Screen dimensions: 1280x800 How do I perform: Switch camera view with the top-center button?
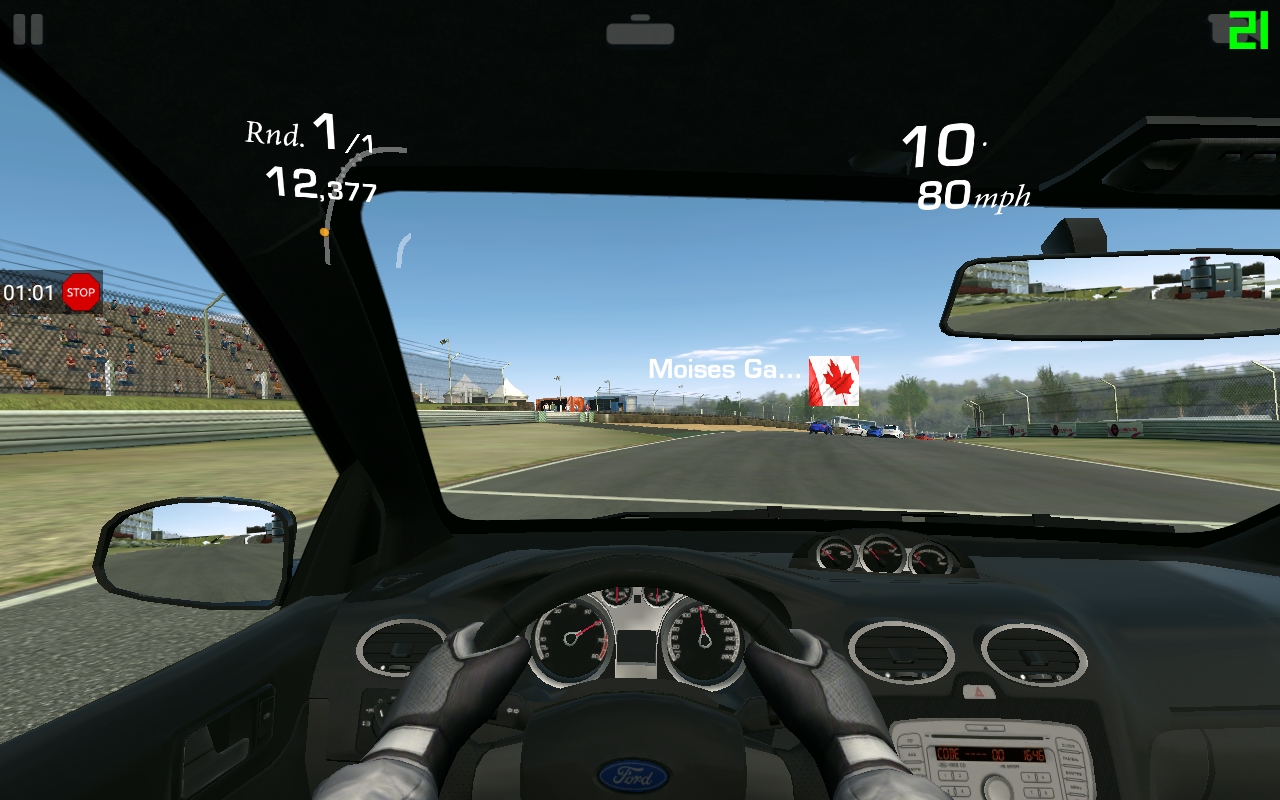[x=640, y=32]
